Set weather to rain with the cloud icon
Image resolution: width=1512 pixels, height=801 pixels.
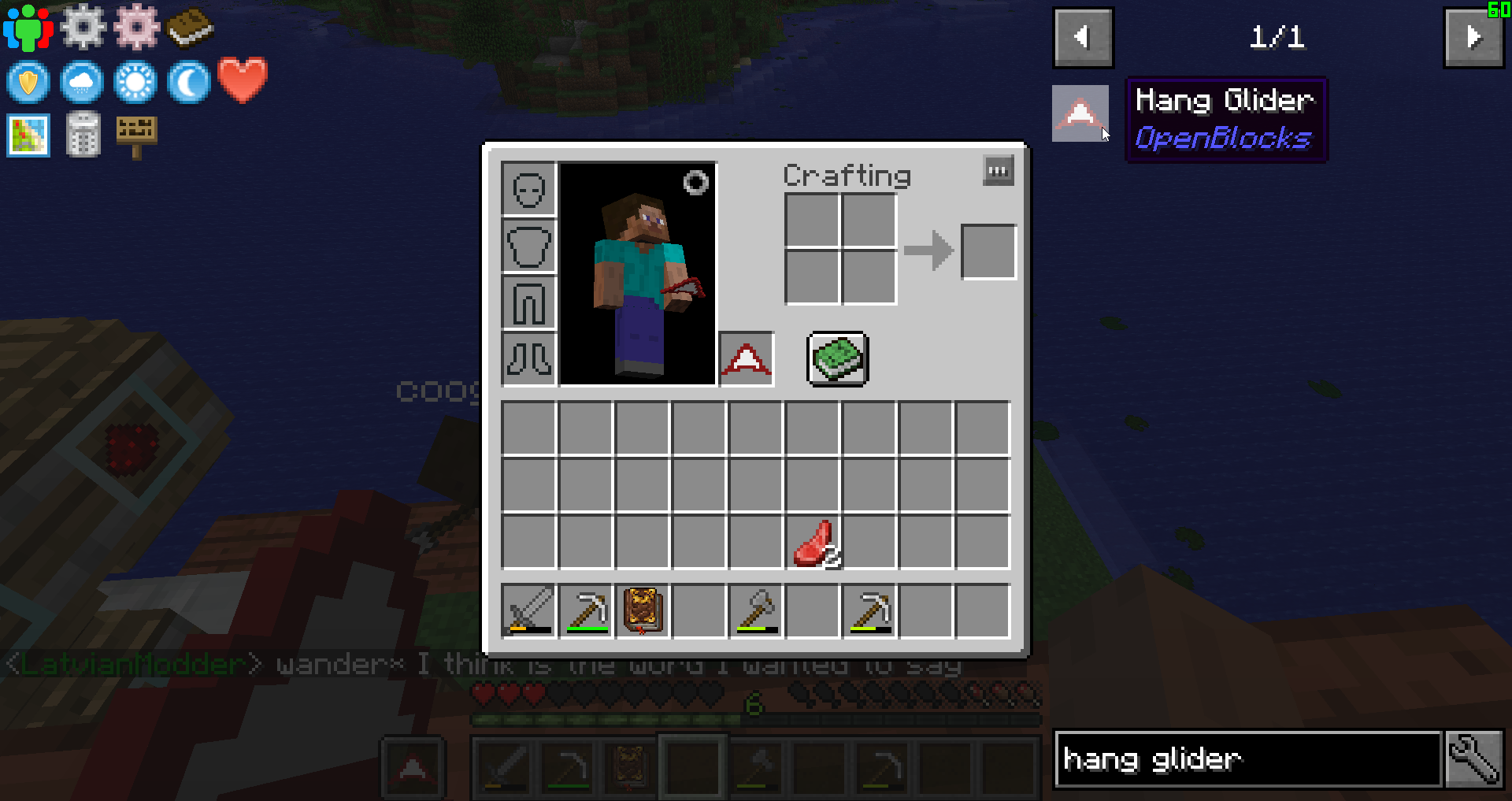click(x=82, y=82)
